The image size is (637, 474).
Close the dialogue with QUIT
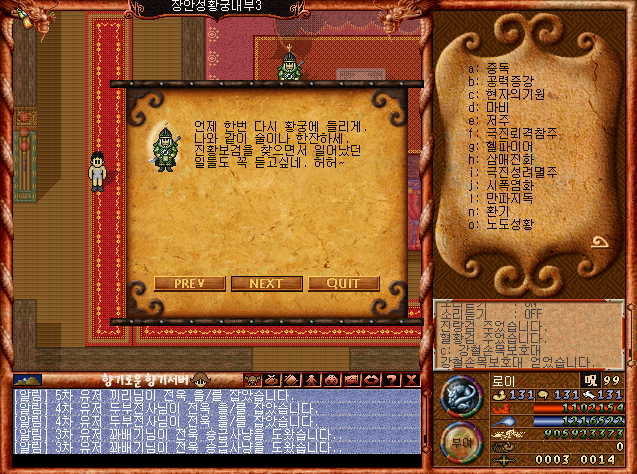343,283
